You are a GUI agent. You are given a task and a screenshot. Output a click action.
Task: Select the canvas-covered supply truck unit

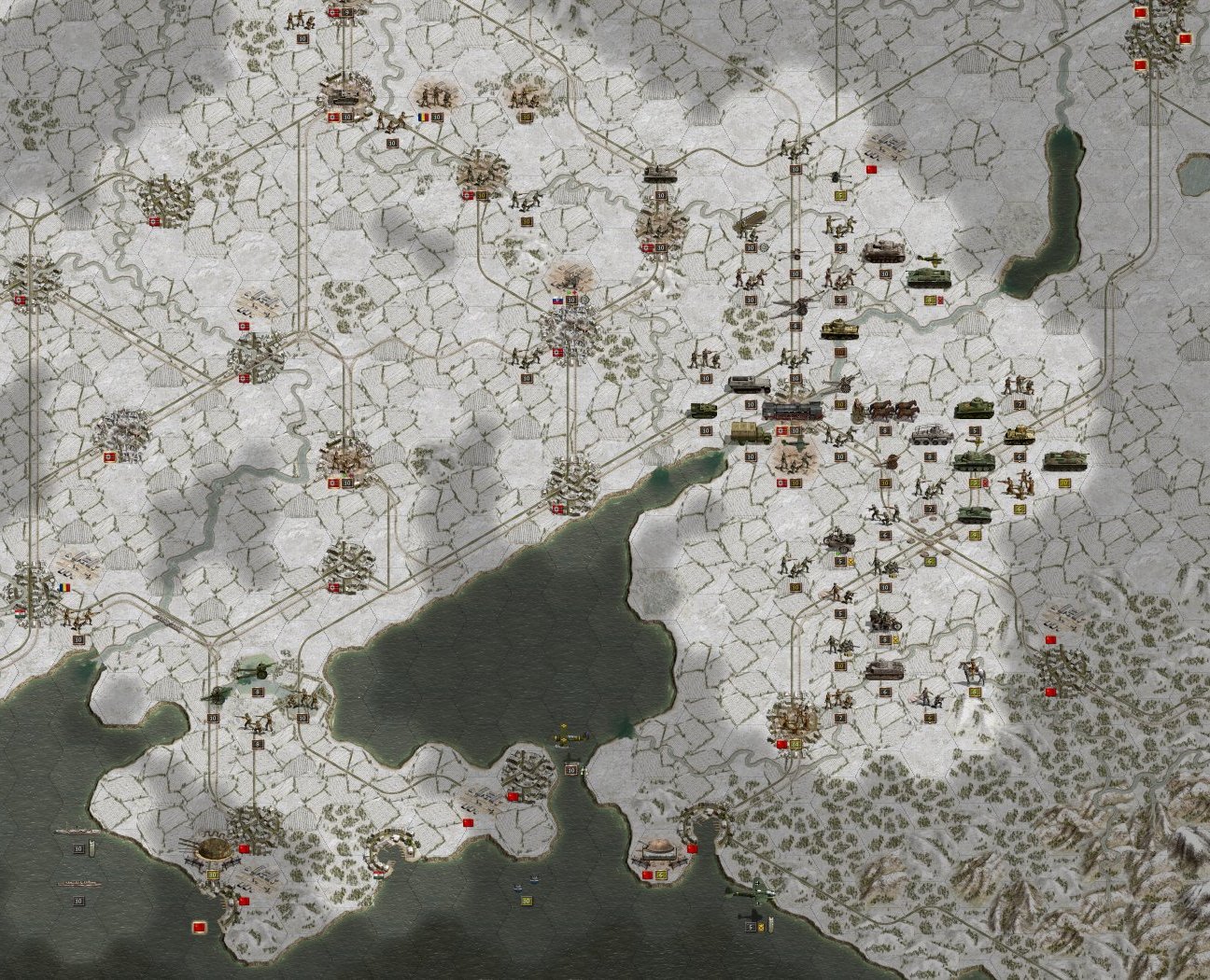(x=750, y=433)
